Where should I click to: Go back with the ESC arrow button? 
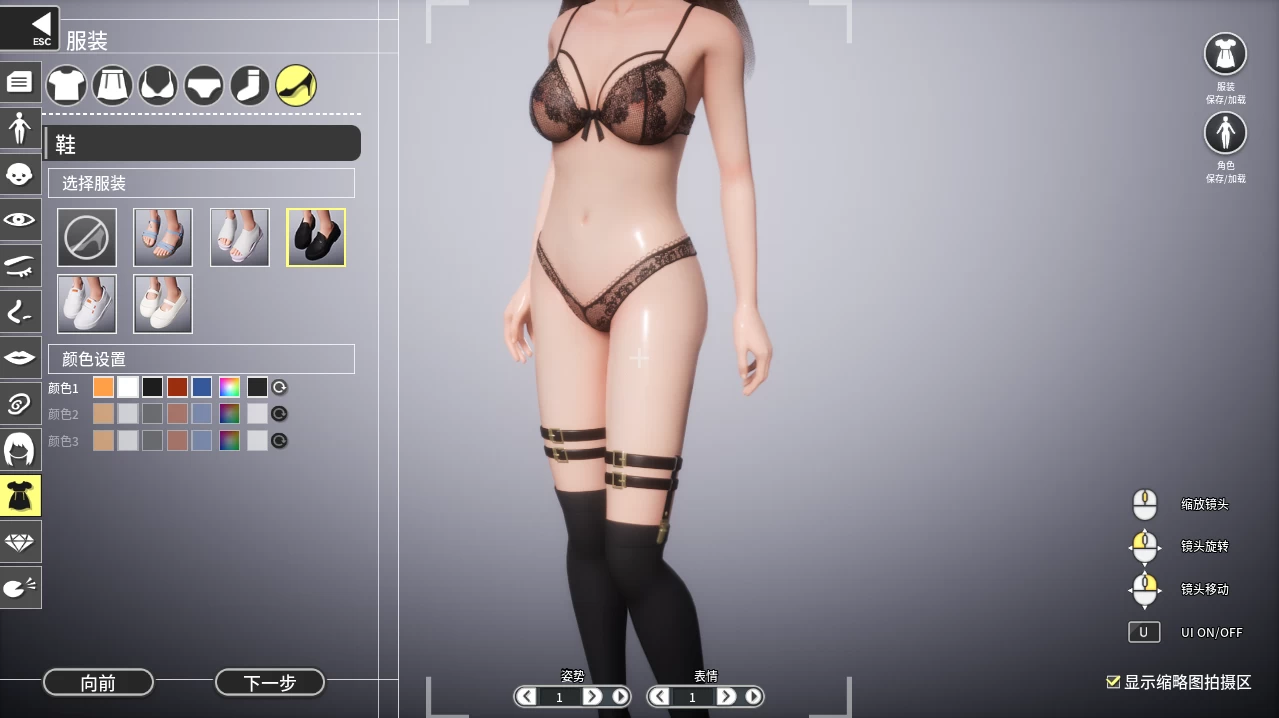click(x=30, y=27)
